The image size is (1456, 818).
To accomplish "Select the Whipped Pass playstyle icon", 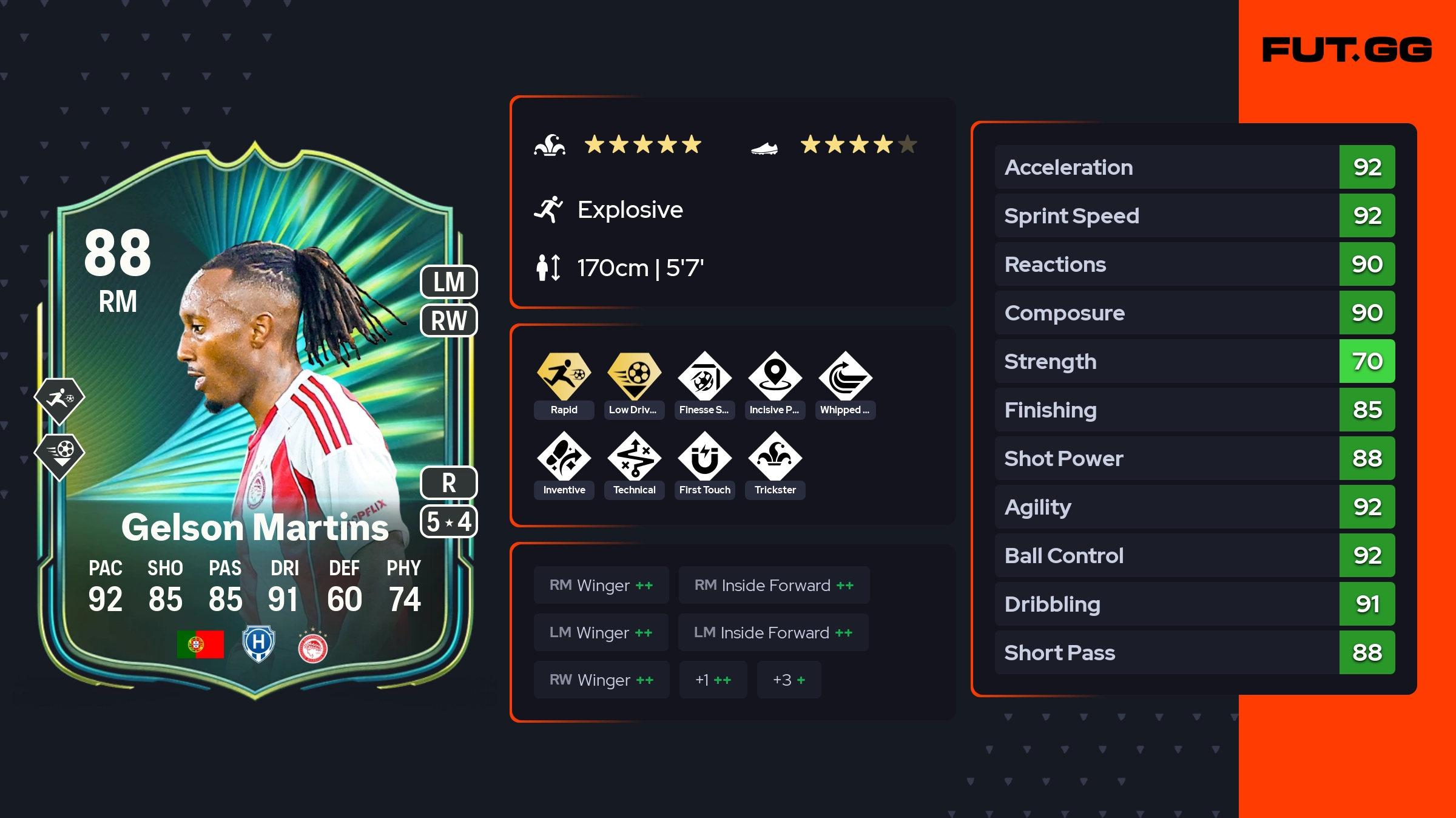I will click(845, 376).
